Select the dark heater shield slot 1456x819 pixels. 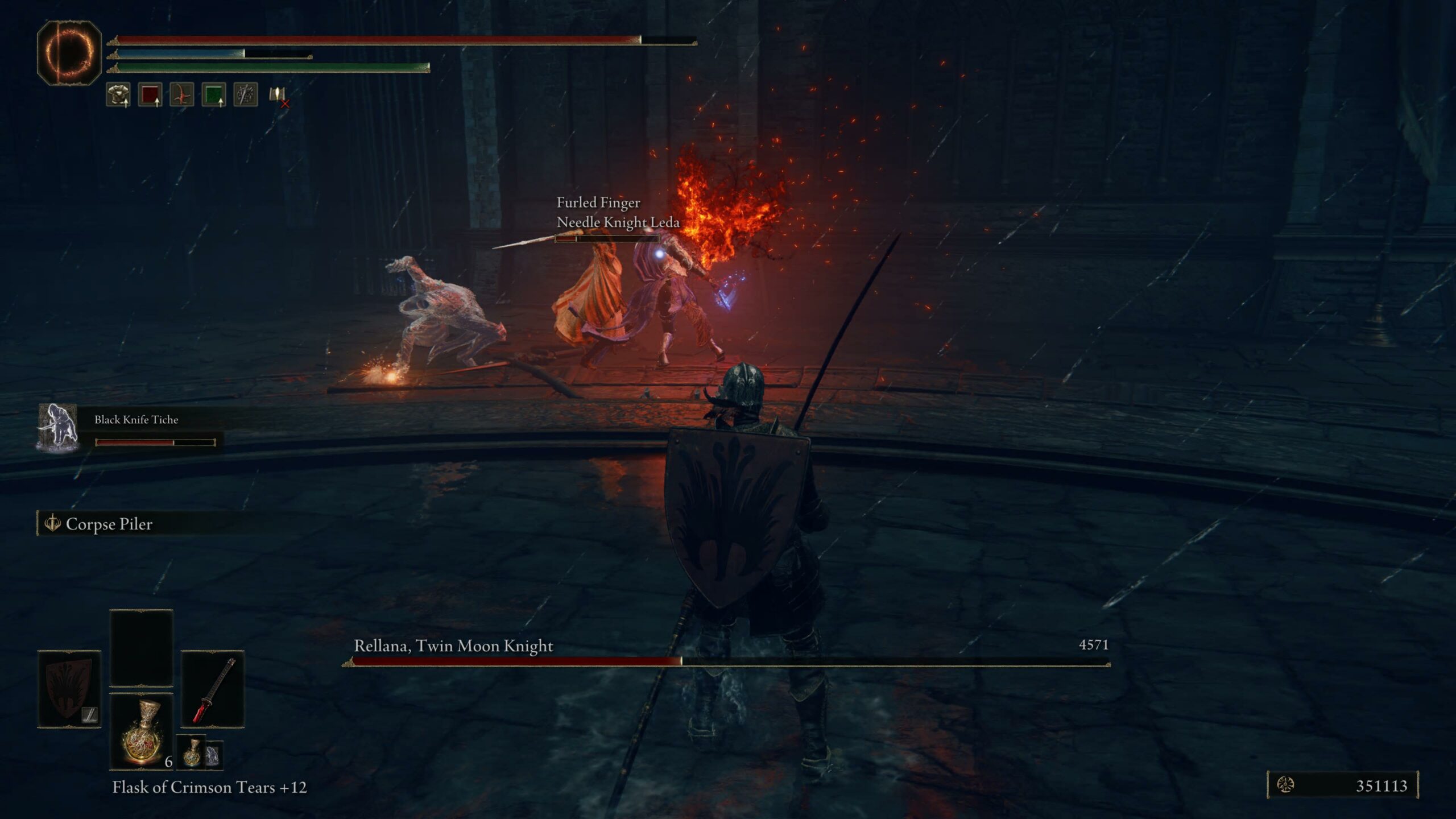pos(69,689)
